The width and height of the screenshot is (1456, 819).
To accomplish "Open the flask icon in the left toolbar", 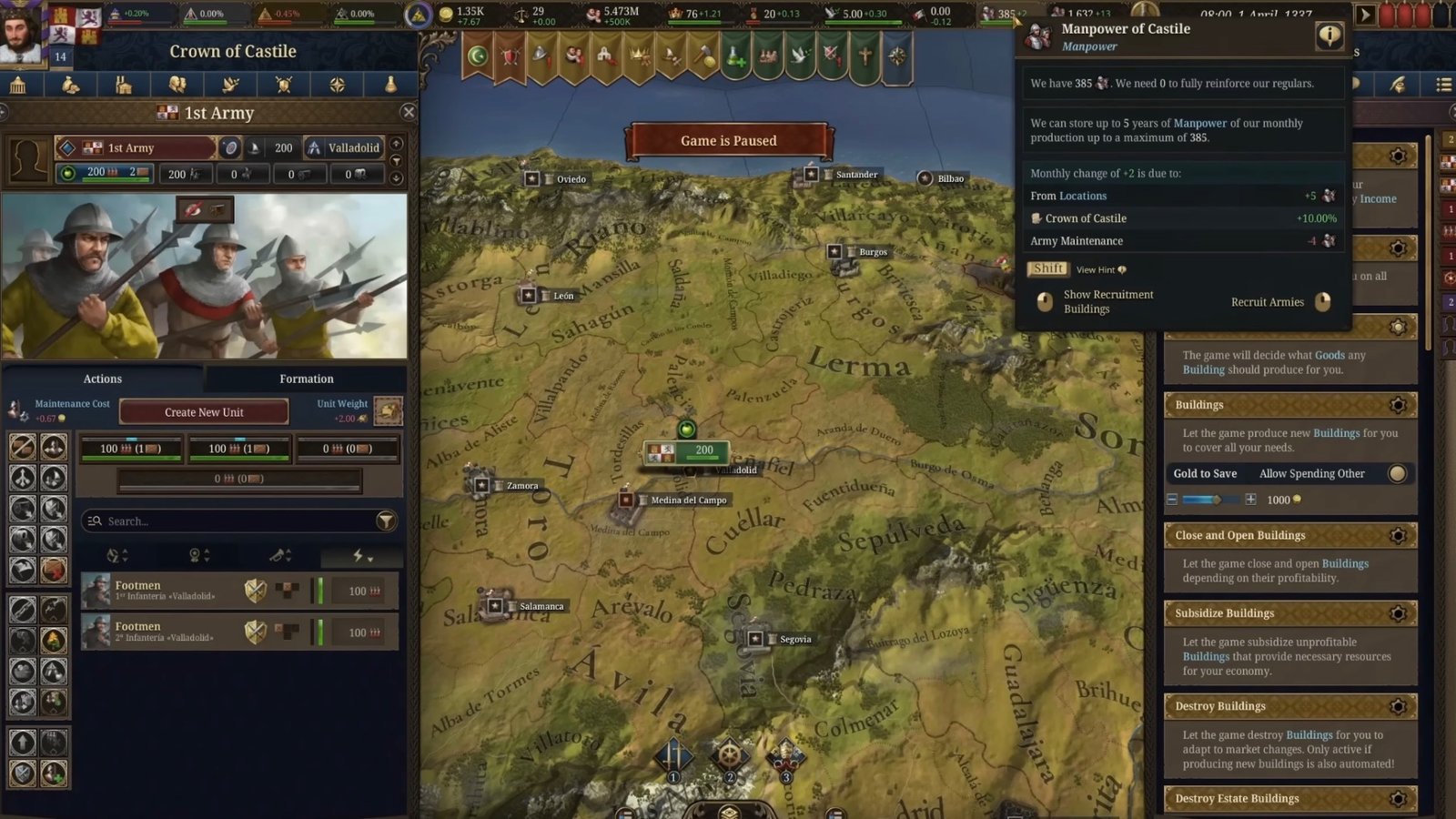I will [x=391, y=84].
